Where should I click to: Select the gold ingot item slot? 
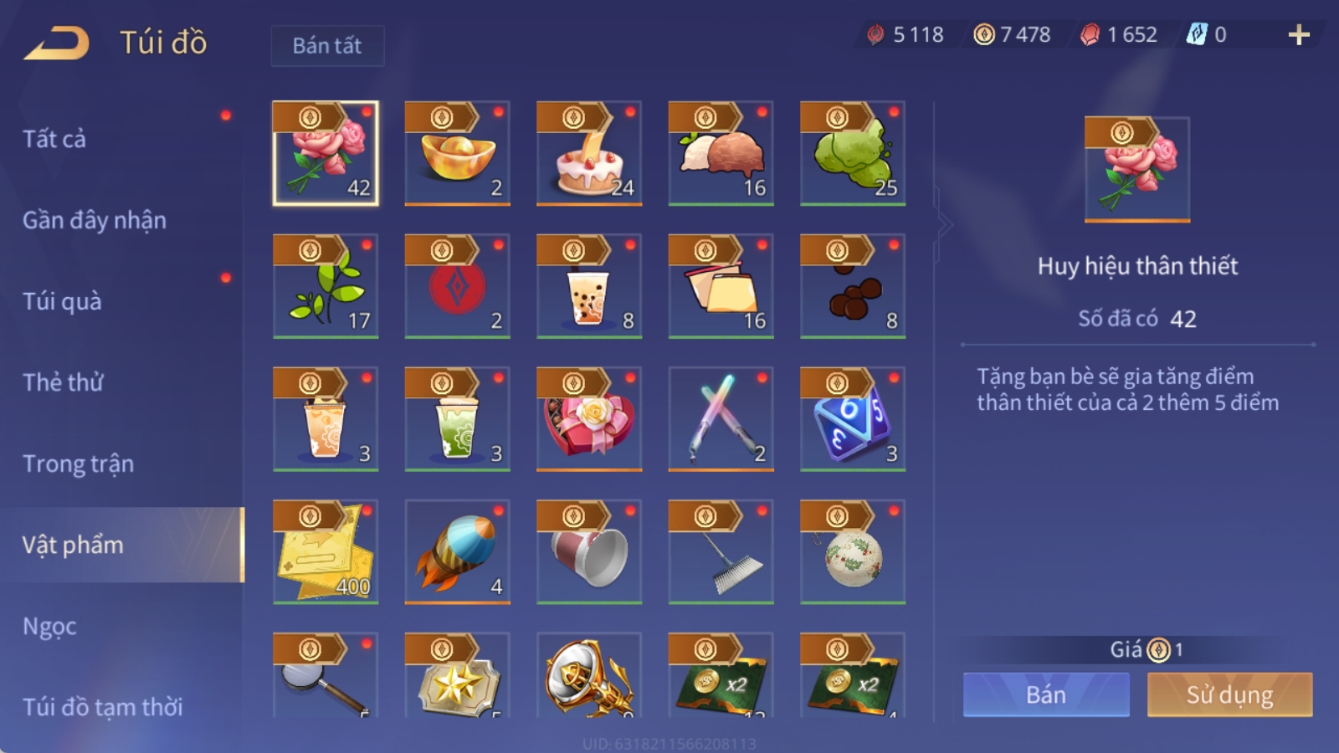[457, 154]
